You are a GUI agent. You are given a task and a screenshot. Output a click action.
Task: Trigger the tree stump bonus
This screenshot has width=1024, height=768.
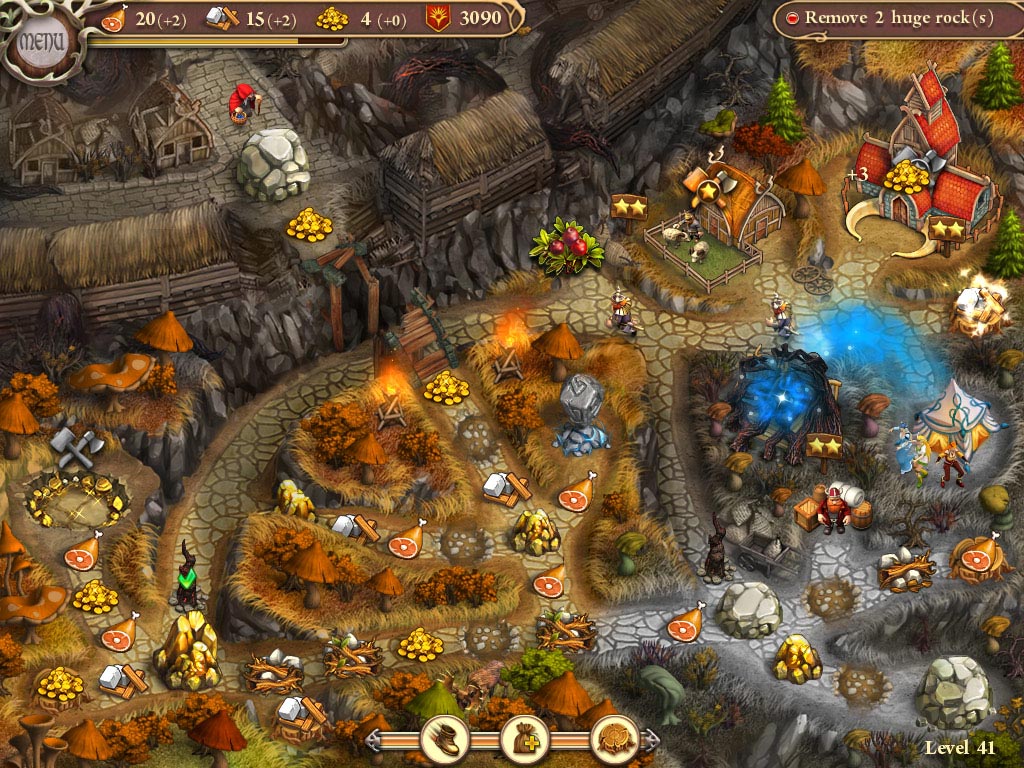click(x=612, y=739)
